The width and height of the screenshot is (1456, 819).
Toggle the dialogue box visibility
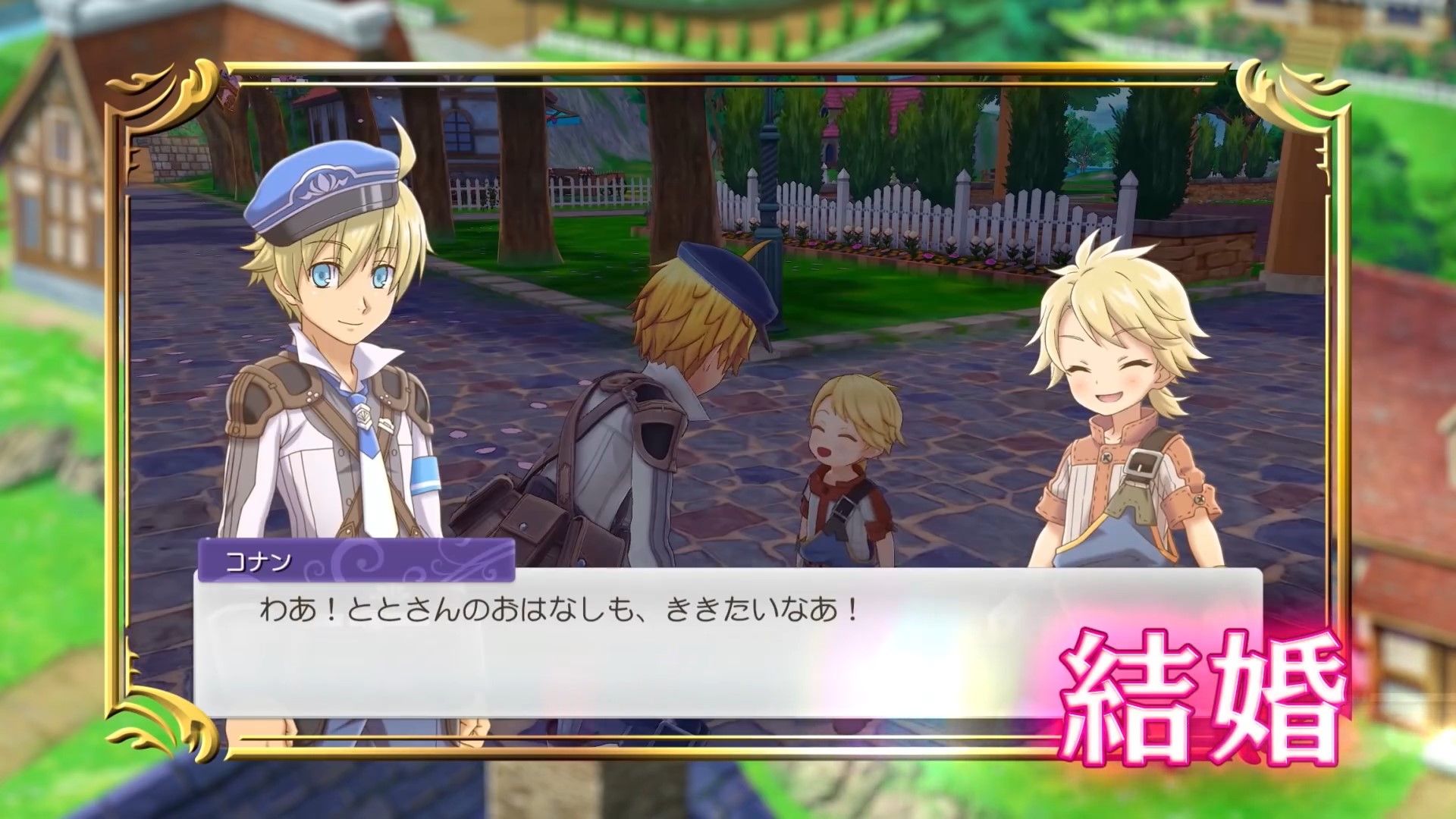coord(607,645)
